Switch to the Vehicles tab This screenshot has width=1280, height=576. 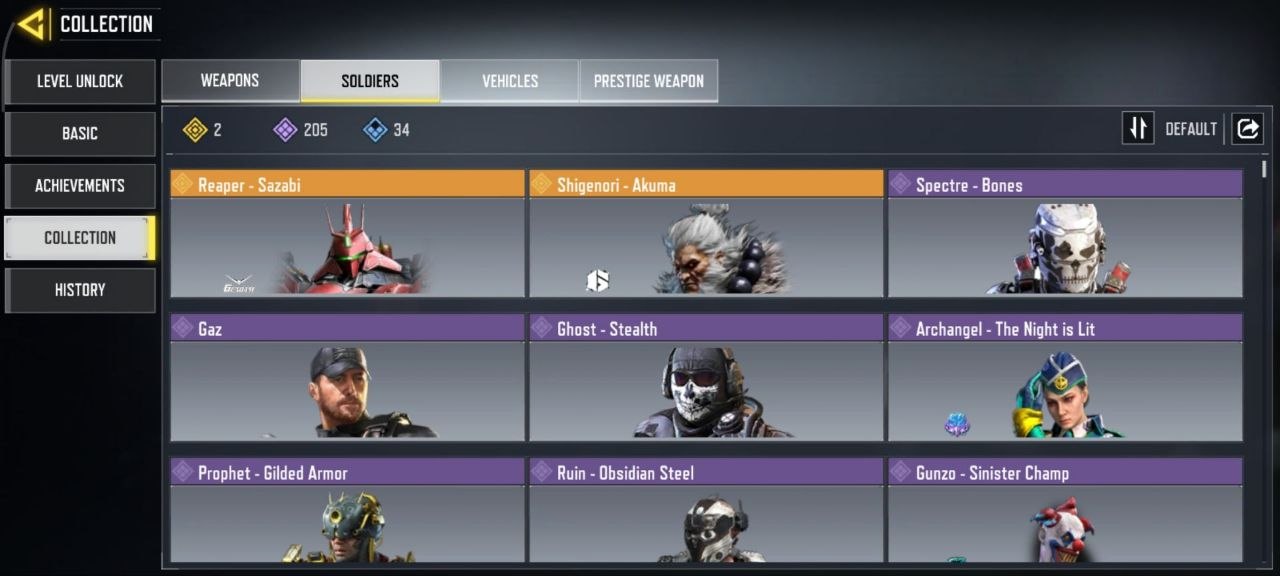510,81
